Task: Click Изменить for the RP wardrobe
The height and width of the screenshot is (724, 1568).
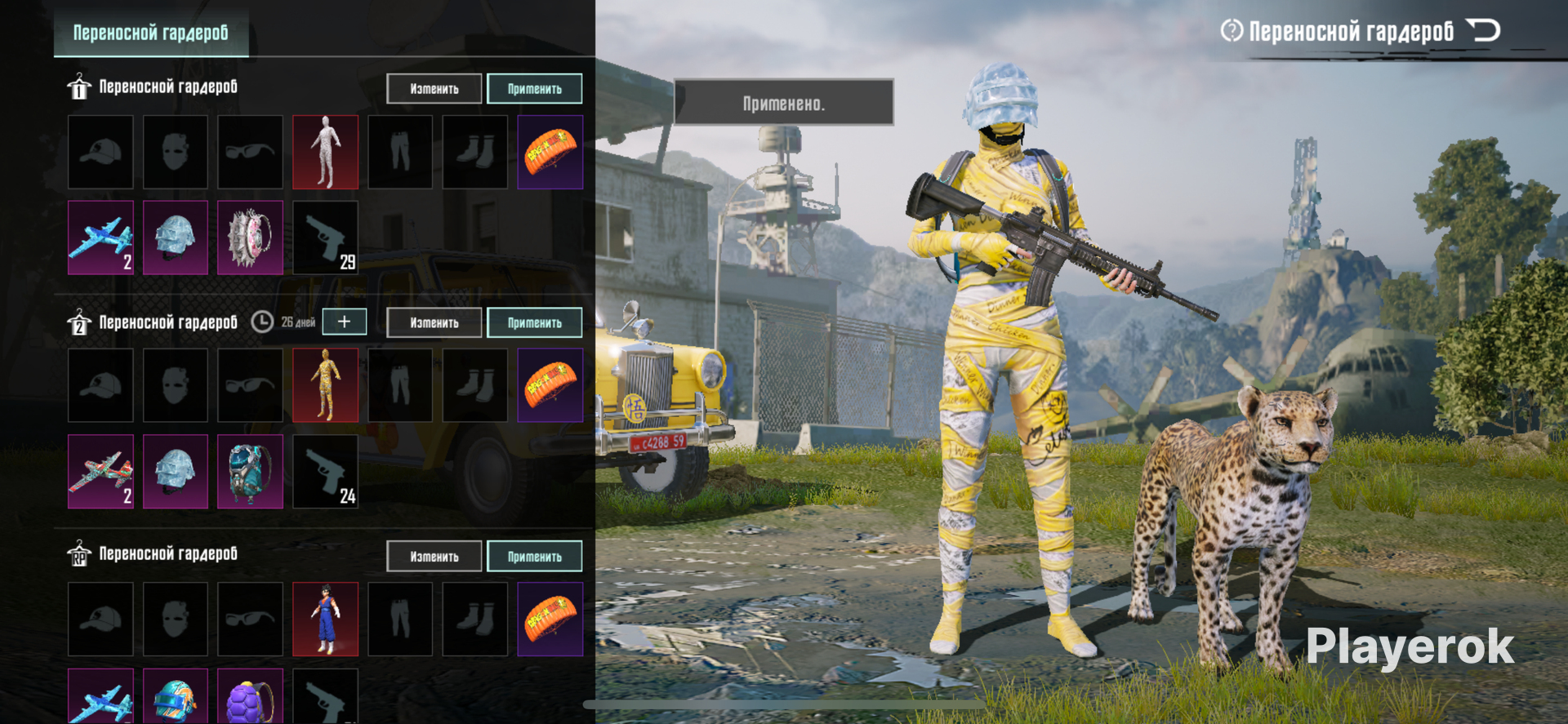Action: 434,557
